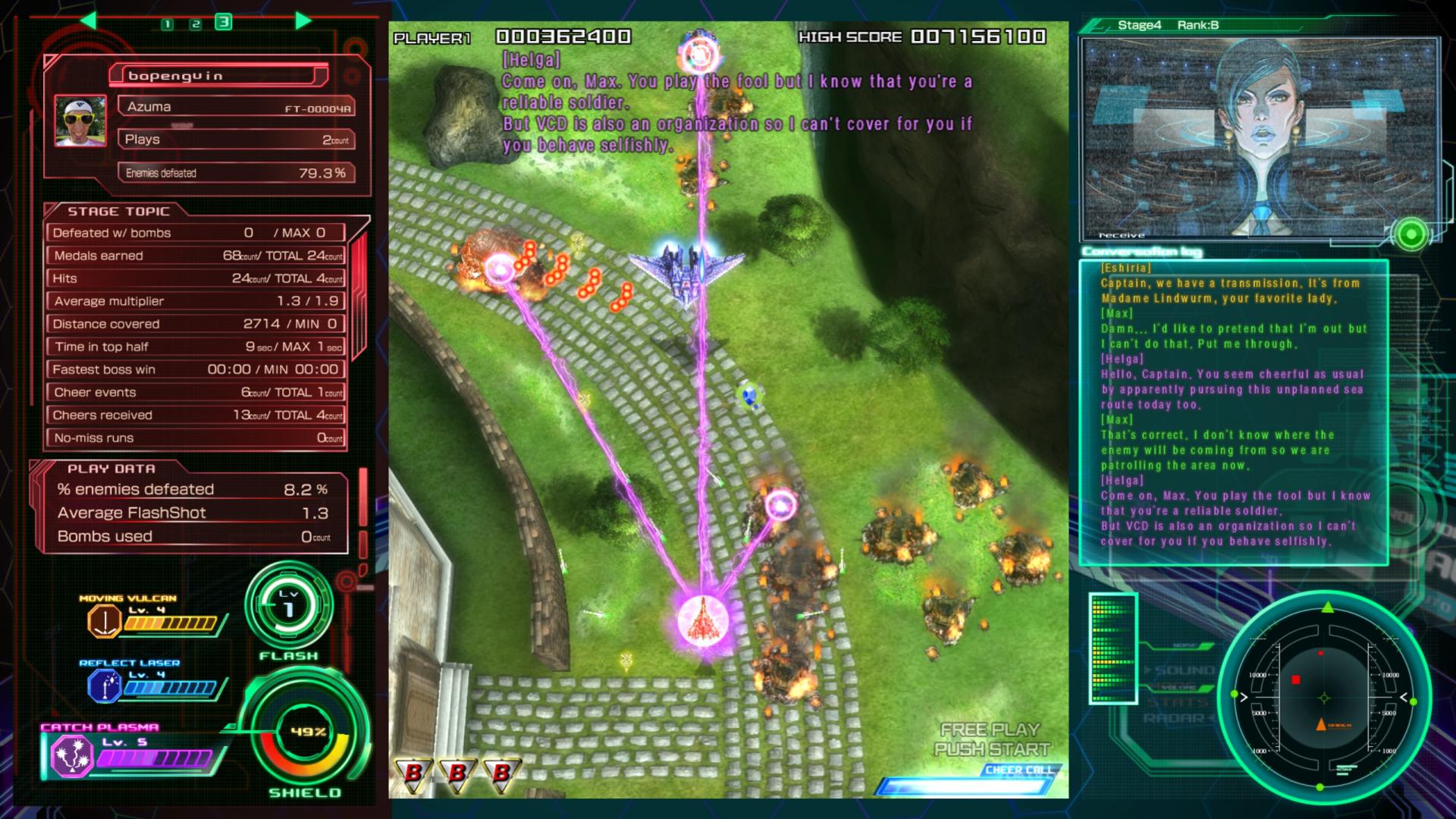Select the Moving Vulcan weapon icon
Screen dimensions: 1456x819
[x=105, y=622]
